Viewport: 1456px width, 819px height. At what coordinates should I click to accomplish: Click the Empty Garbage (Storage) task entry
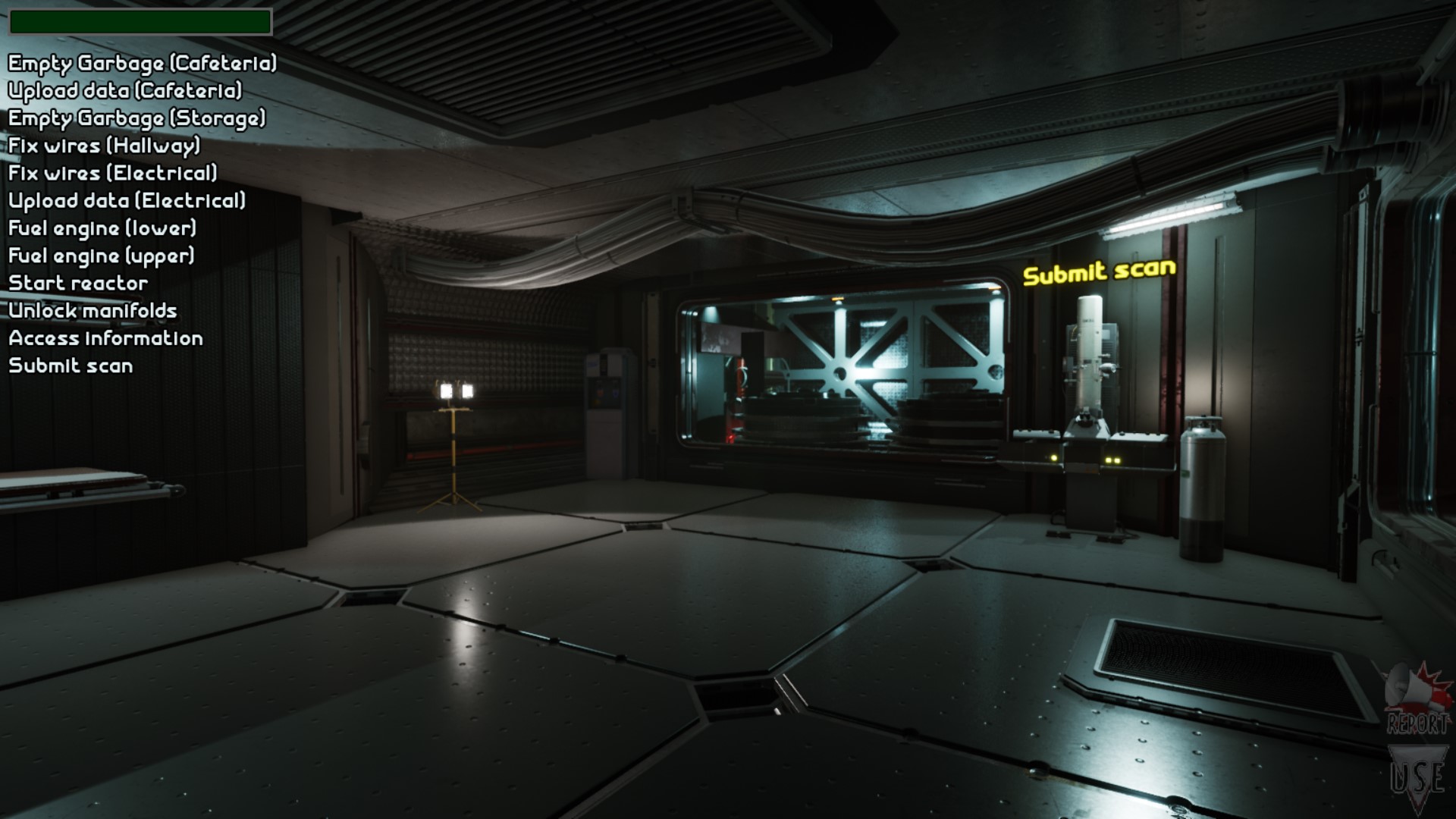point(137,118)
